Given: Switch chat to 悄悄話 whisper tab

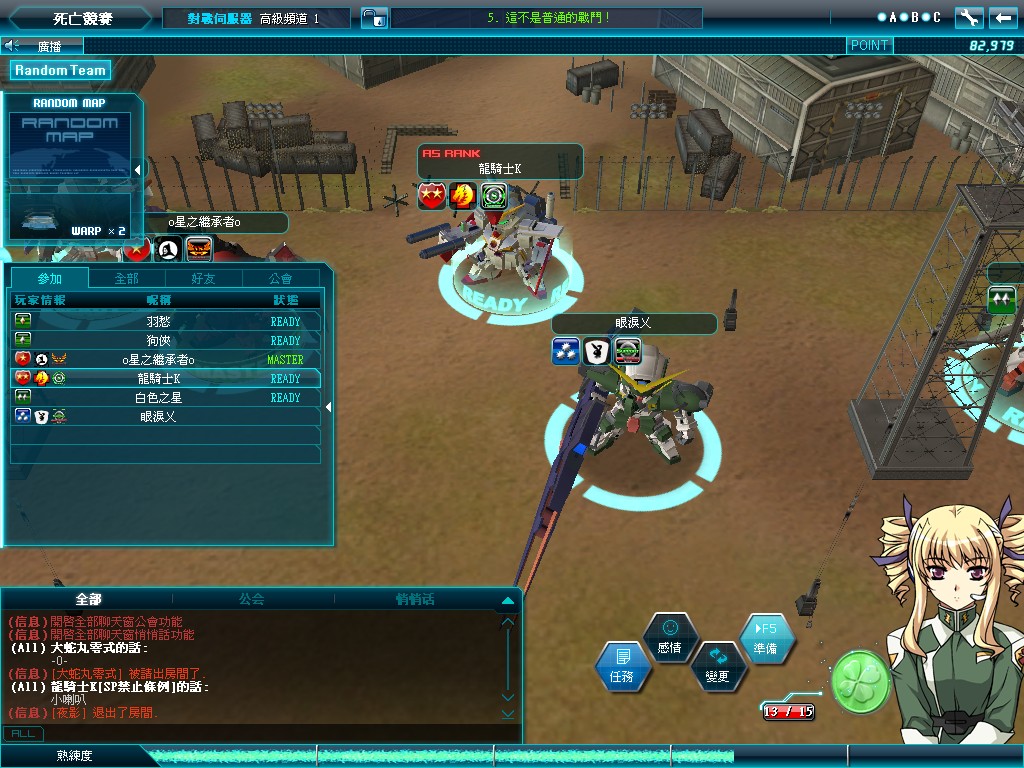Looking at the screenshot, I should [x=415, y=599].
